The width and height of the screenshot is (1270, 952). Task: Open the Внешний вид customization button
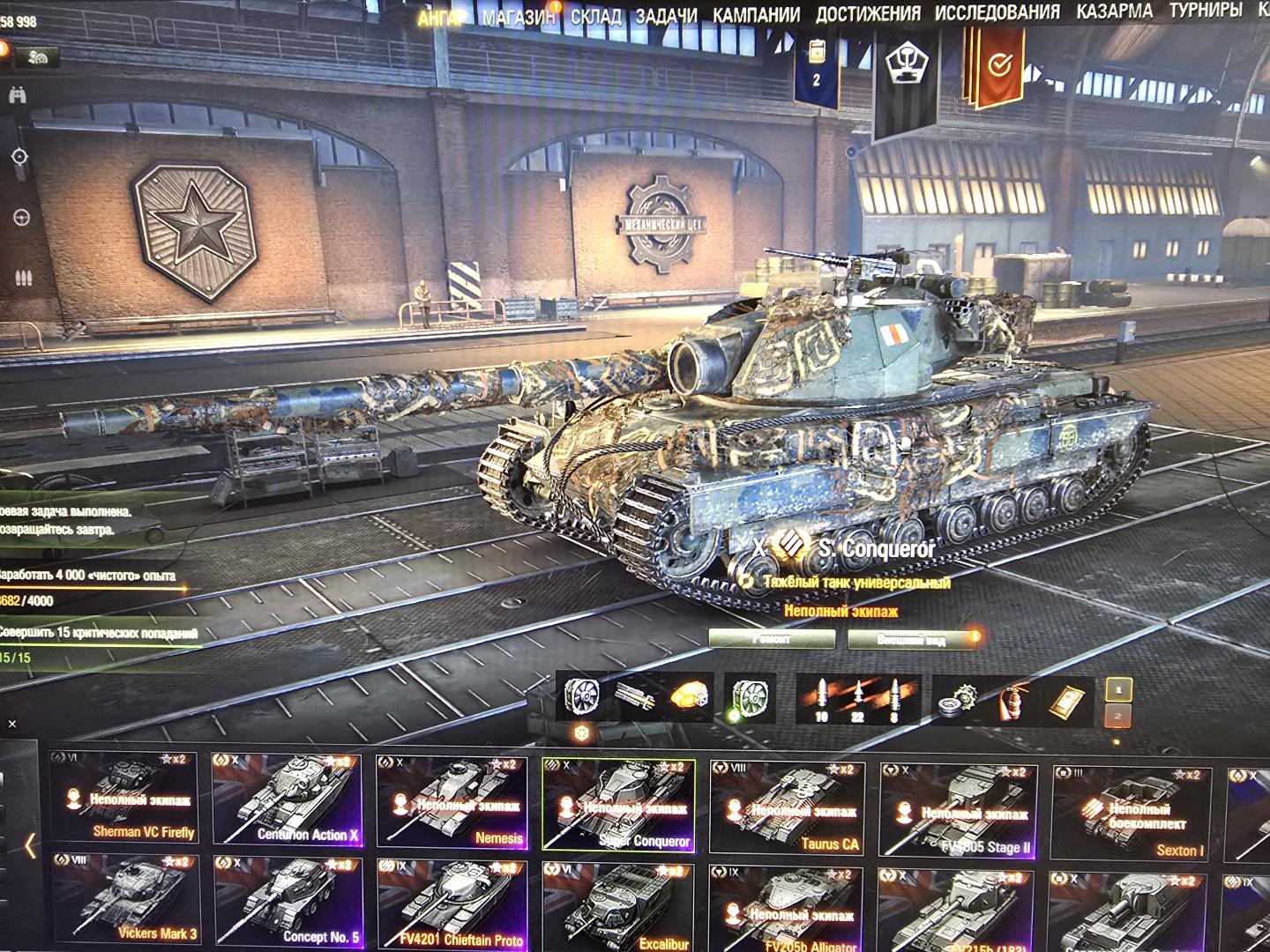pyautogui.click(x=913, y=640)
